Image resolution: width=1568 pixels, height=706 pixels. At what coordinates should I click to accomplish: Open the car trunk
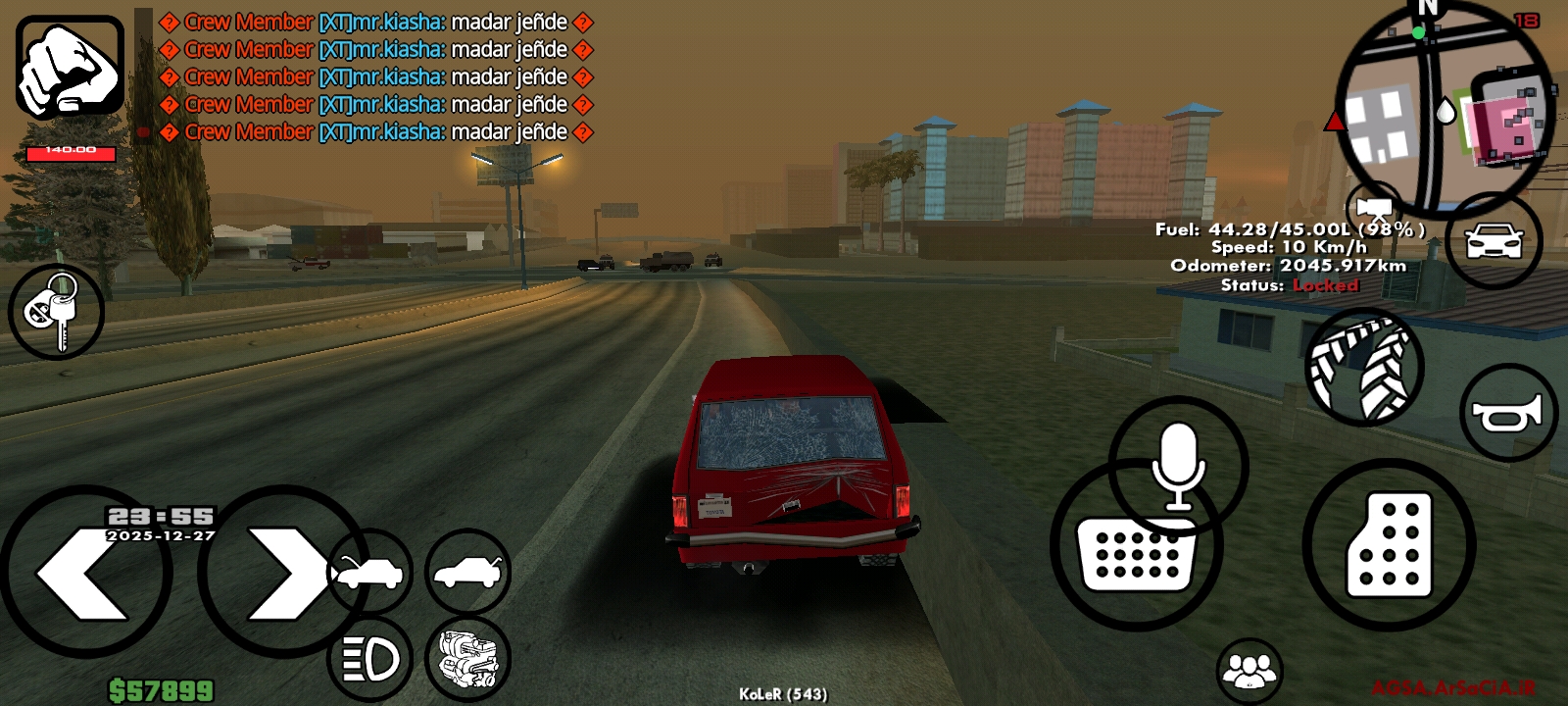point(467,572)
